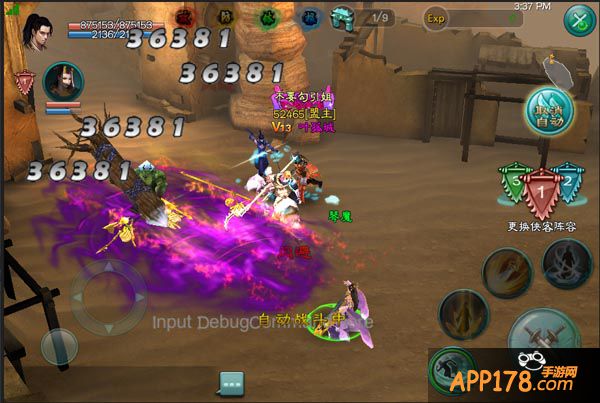600x403 pixels.
Task: Activate the dark whirlwind figure skill
Action: point(567,262)
